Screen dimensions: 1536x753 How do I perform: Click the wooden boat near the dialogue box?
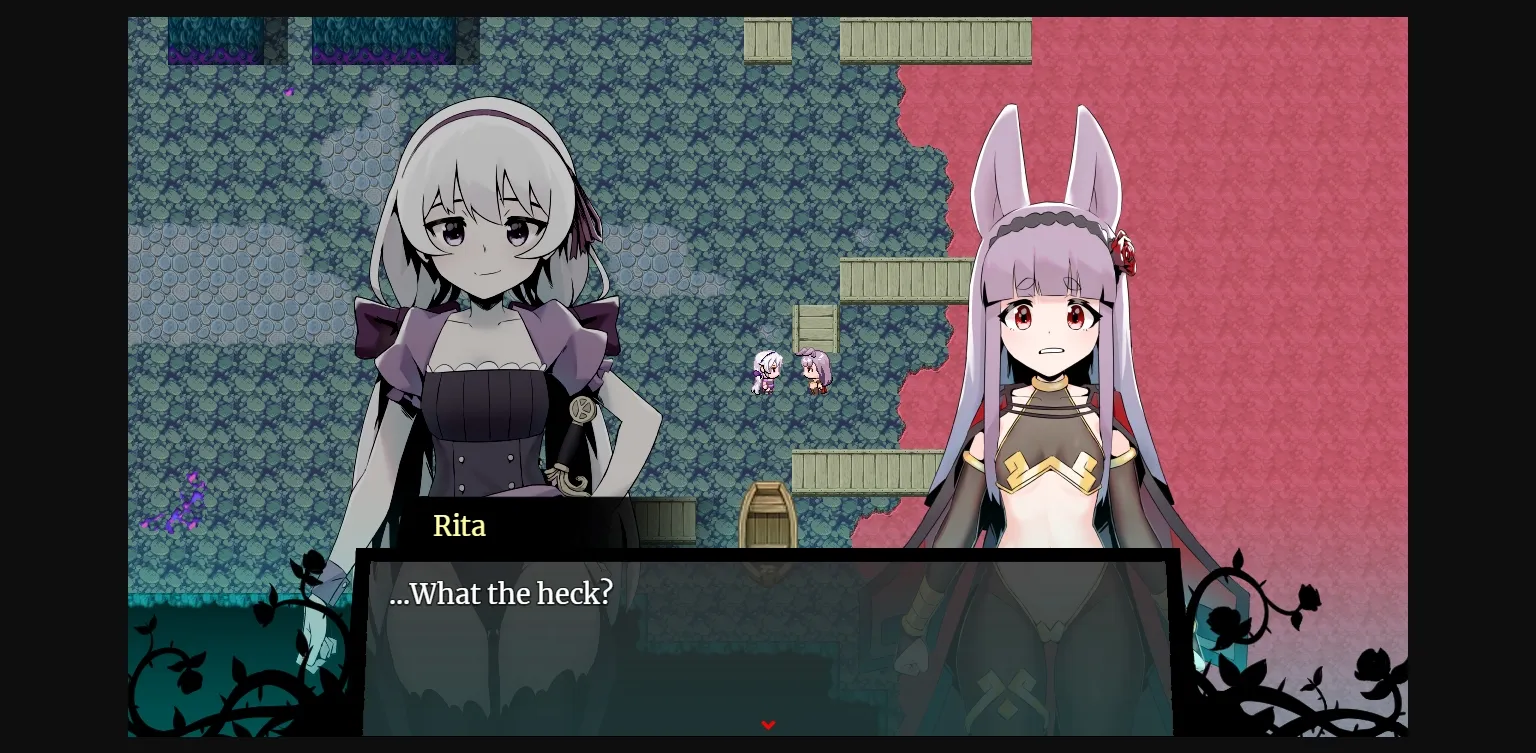[x=766, y=520]
